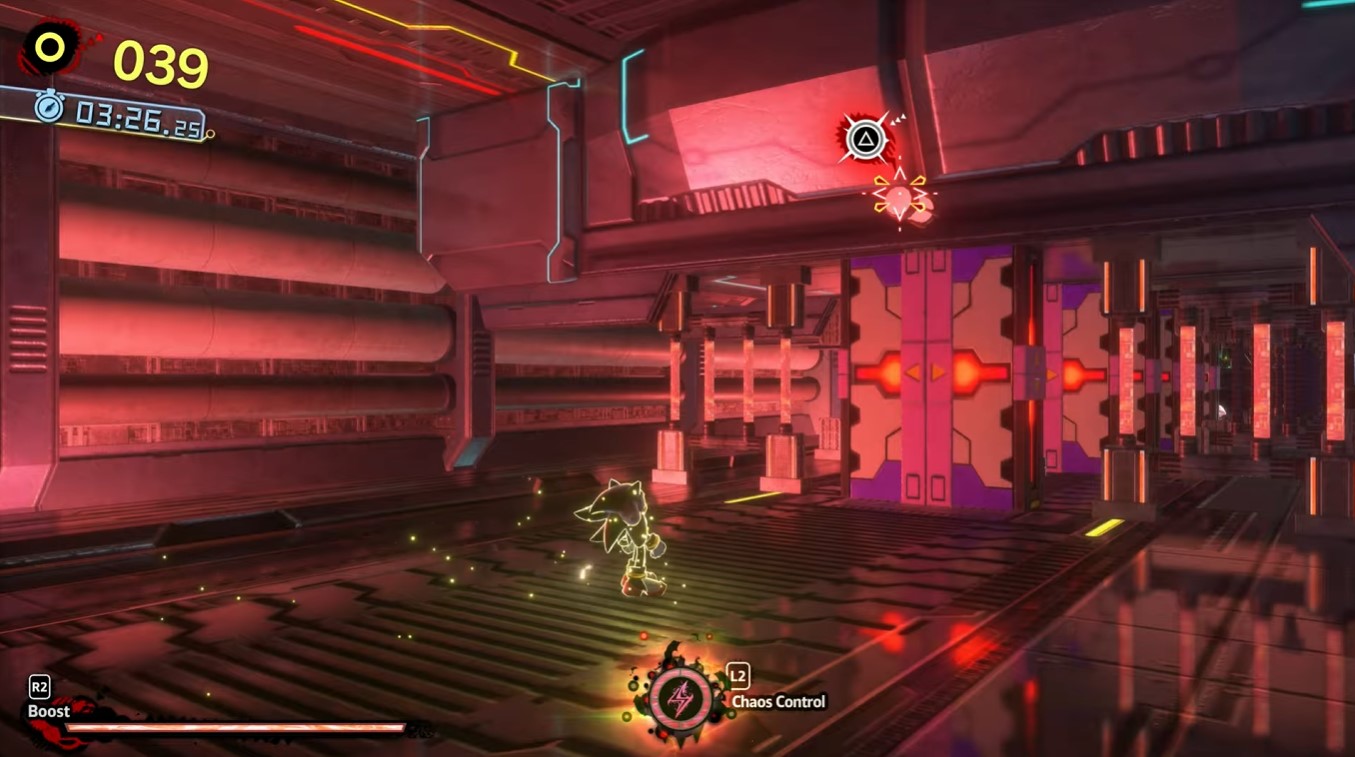Select the Boost label text
This screenshot has height=757, width=1355.
click(47, 712)
